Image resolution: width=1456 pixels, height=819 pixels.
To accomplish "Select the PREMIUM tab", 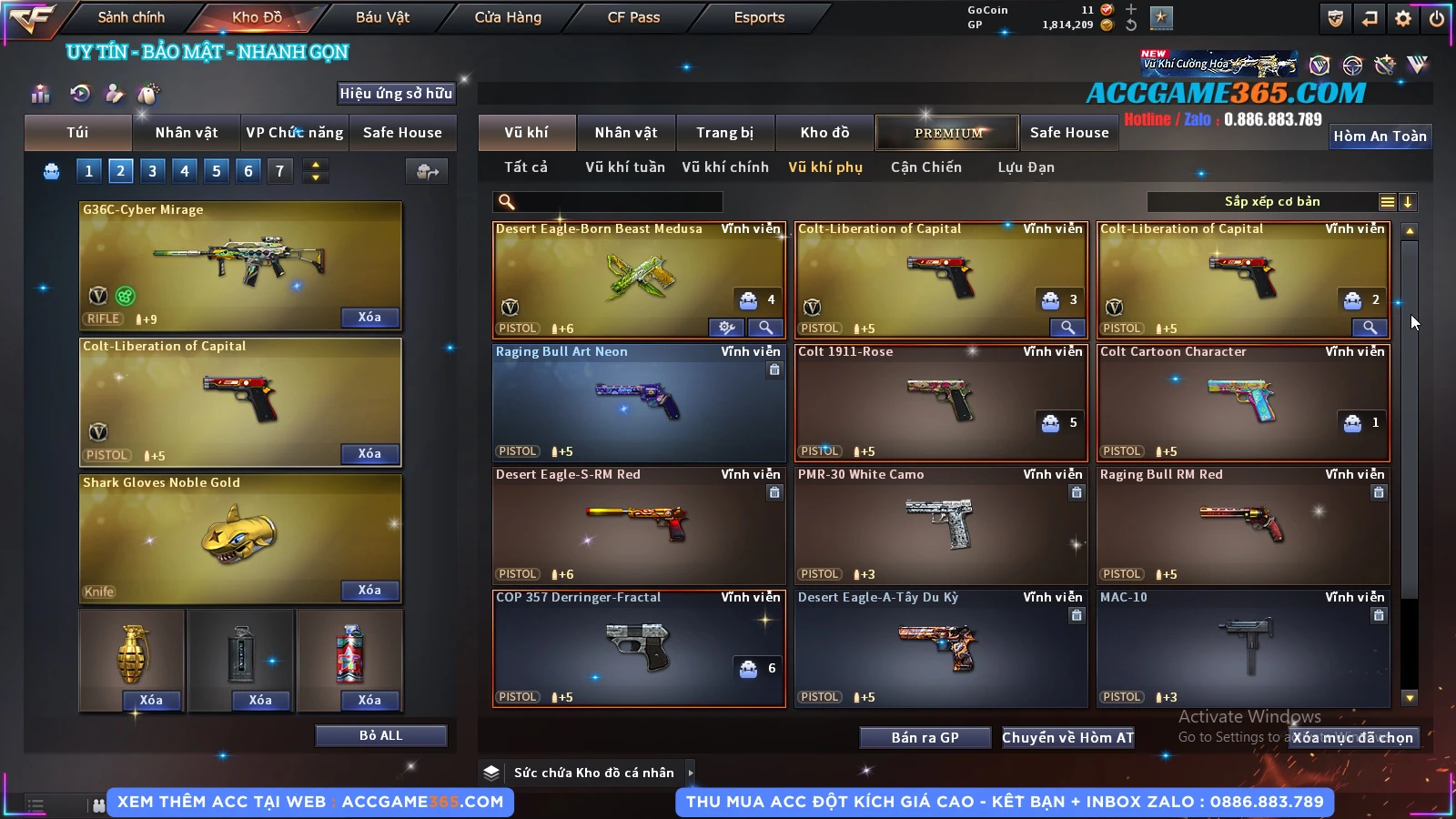I will pos(948,133).
